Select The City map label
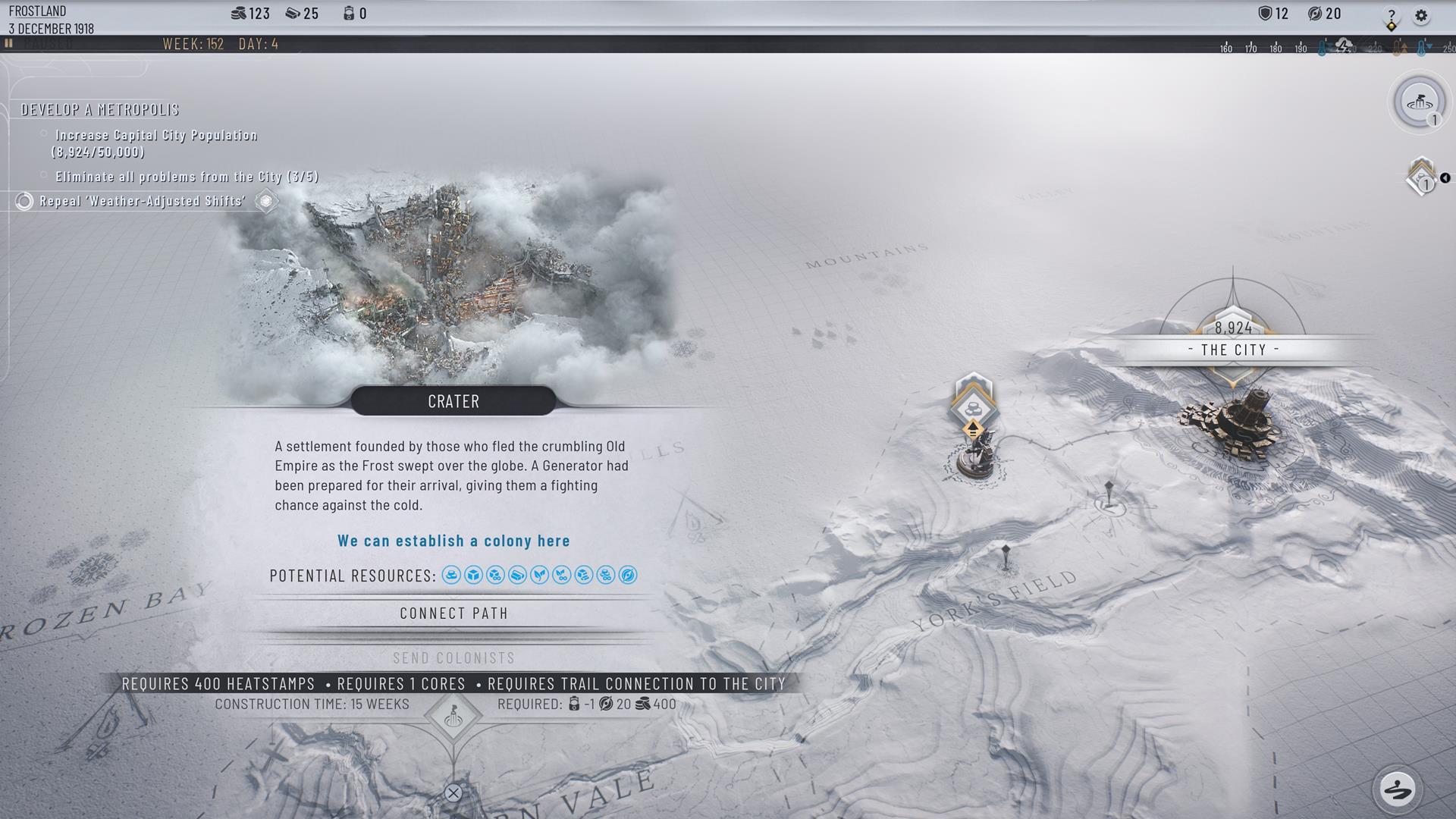Screen dimensions: 1456x819 click(x=1233, y=350)
